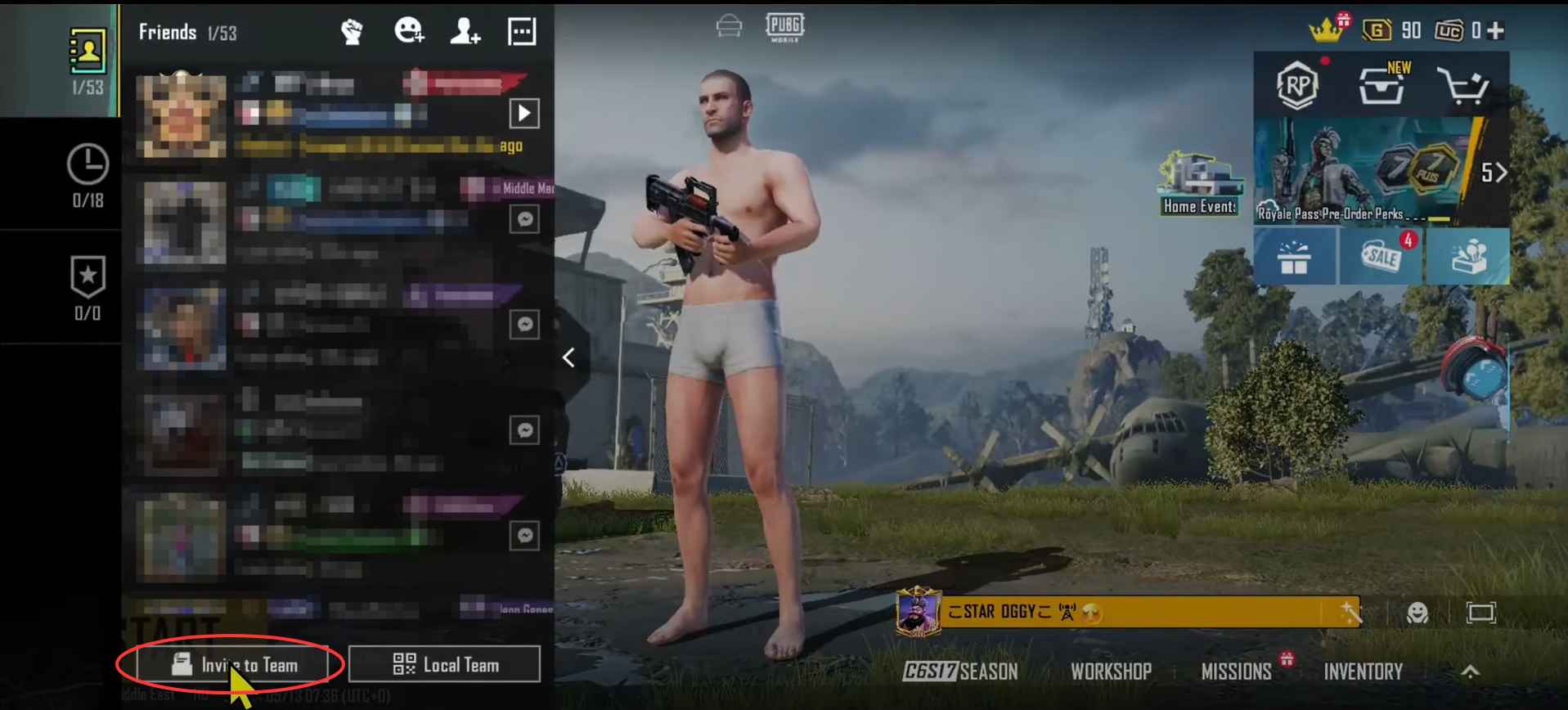Open the SALE tag with 4 notifications
Viewport: 1568px width, 710px height.
click(1381, 257)
